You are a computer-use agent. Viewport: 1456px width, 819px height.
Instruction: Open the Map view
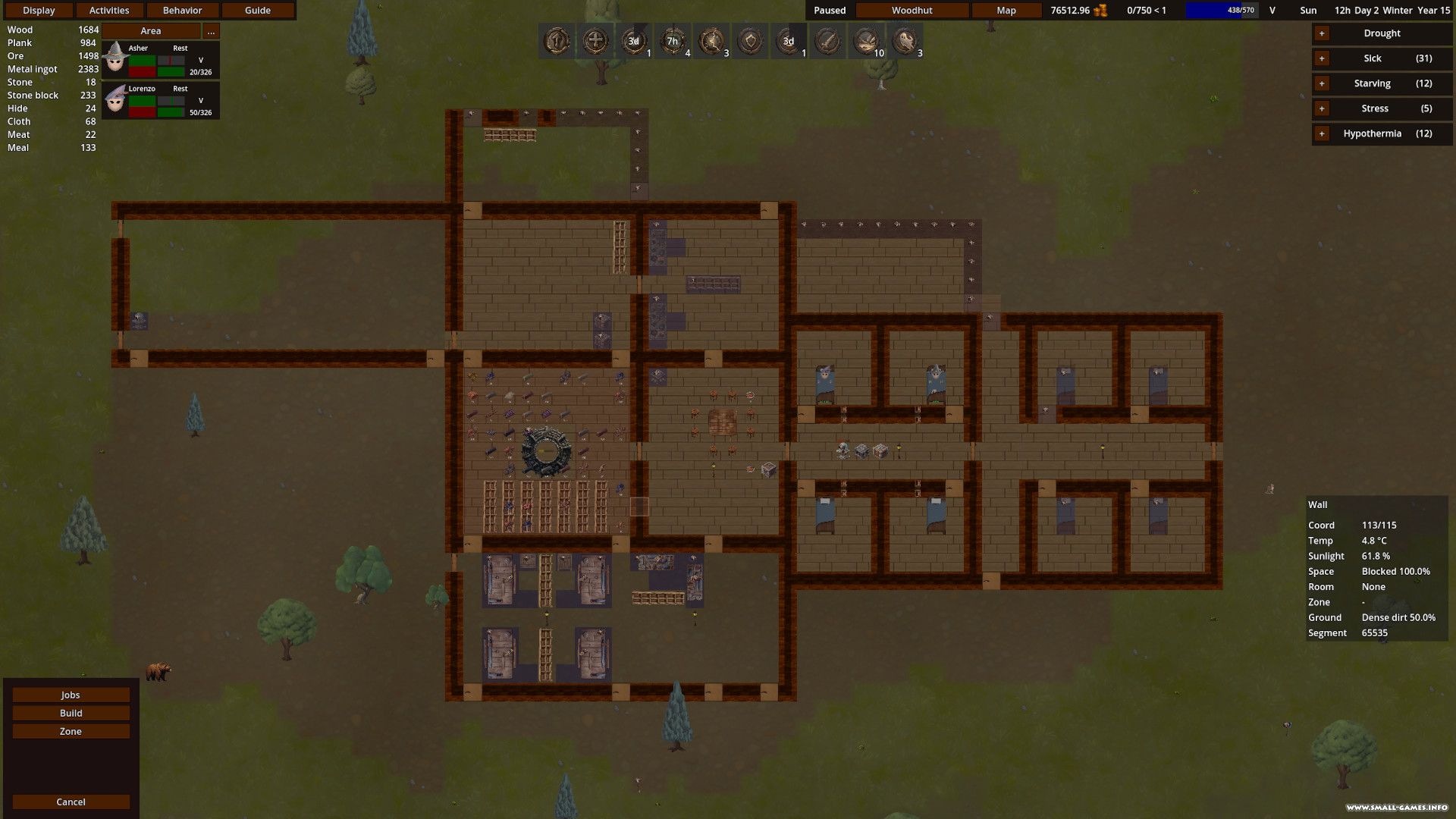pyautogui.click(x=1006, y=11)
